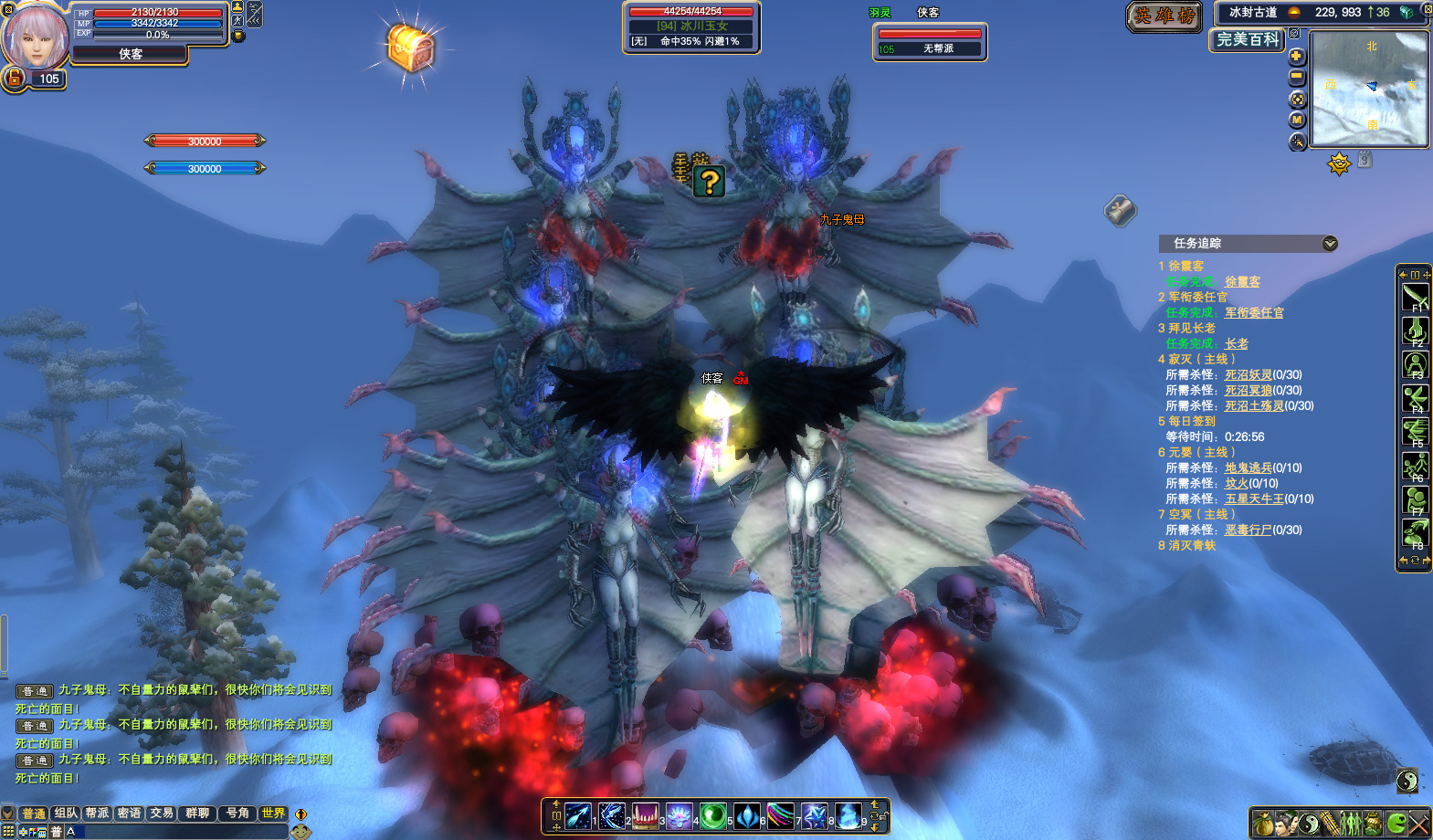The height and width of the screenshot is (840, 1433).
Task: Select the 交易 trade chat channel
Action: [162, 813]
